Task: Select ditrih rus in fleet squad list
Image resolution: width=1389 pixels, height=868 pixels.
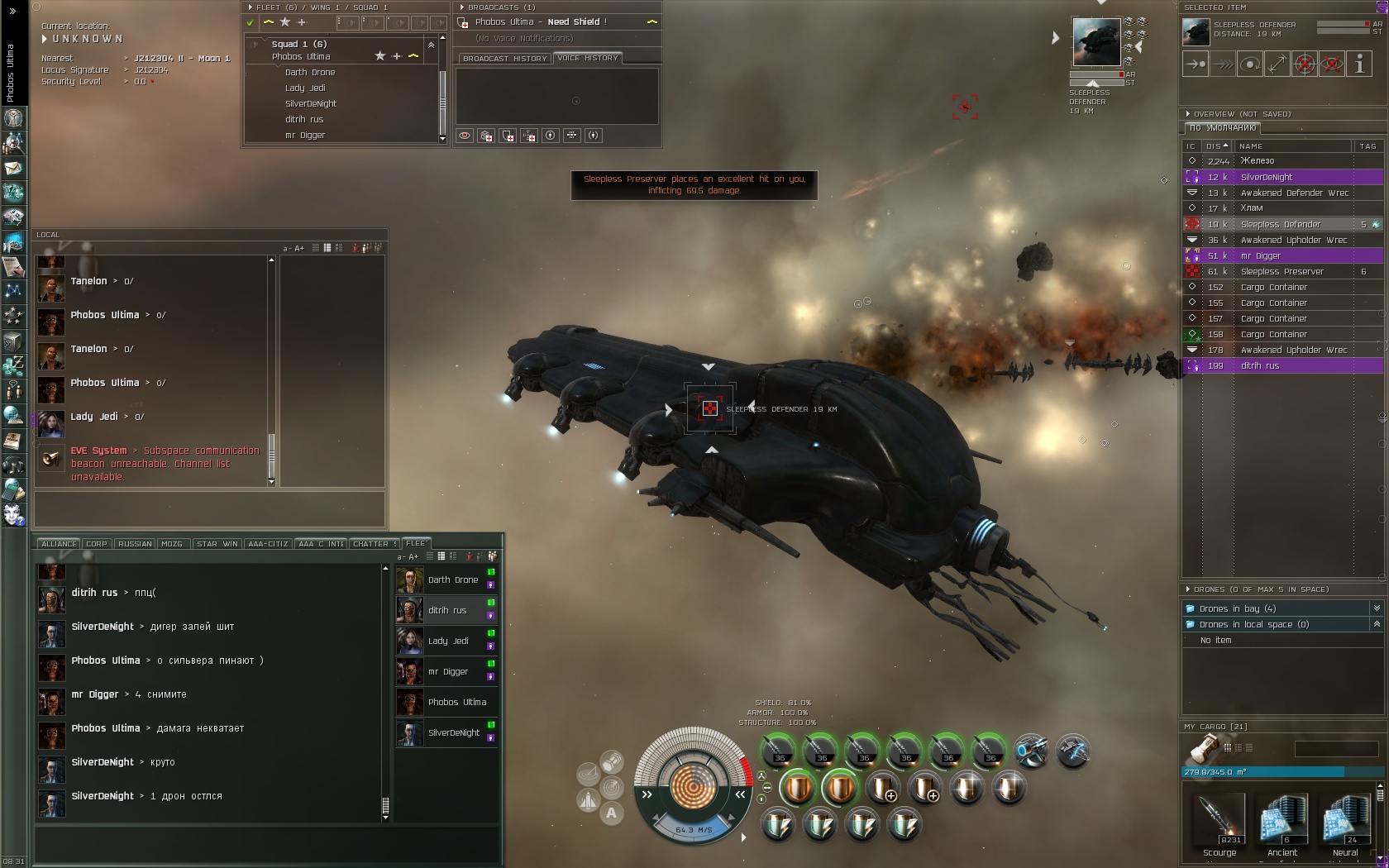Action: coord(303,119)
